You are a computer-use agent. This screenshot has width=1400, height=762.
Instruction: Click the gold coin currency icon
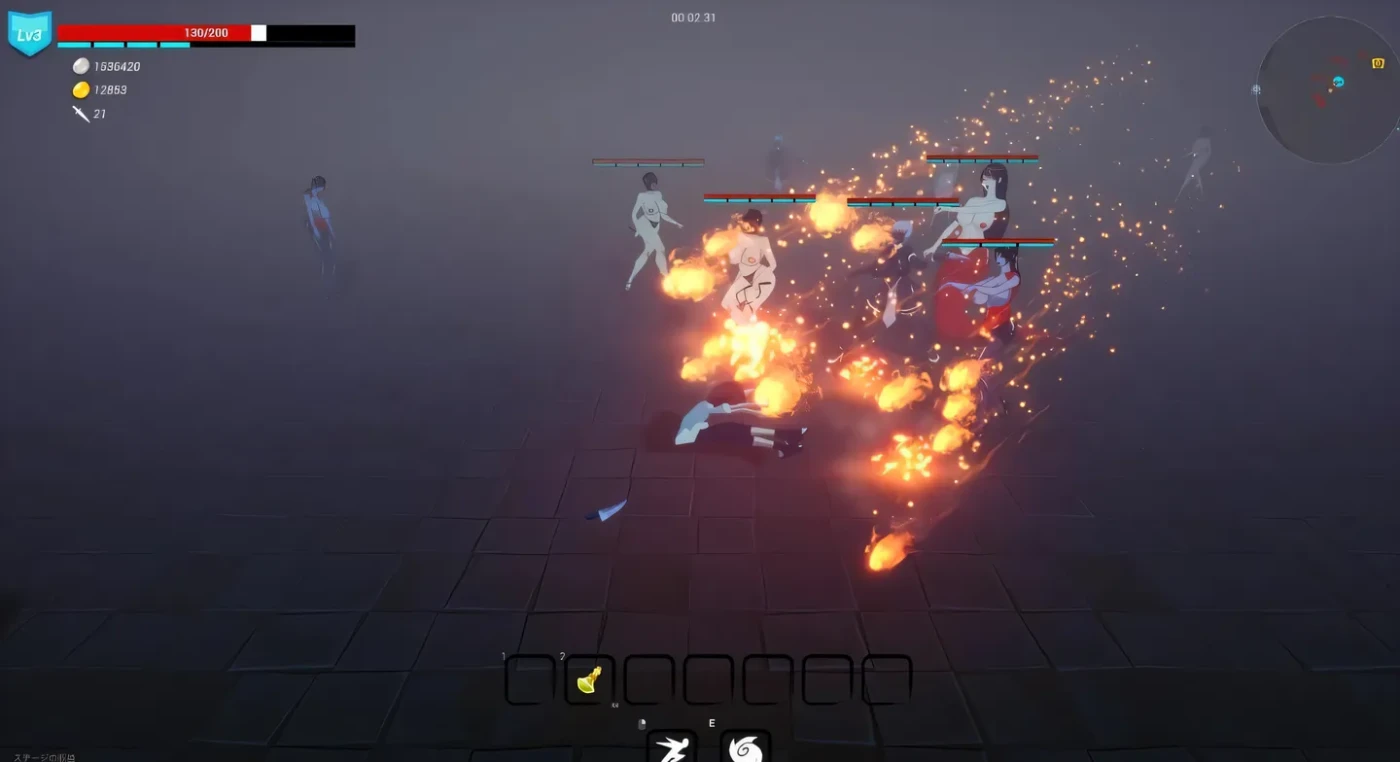coord(79,89)
